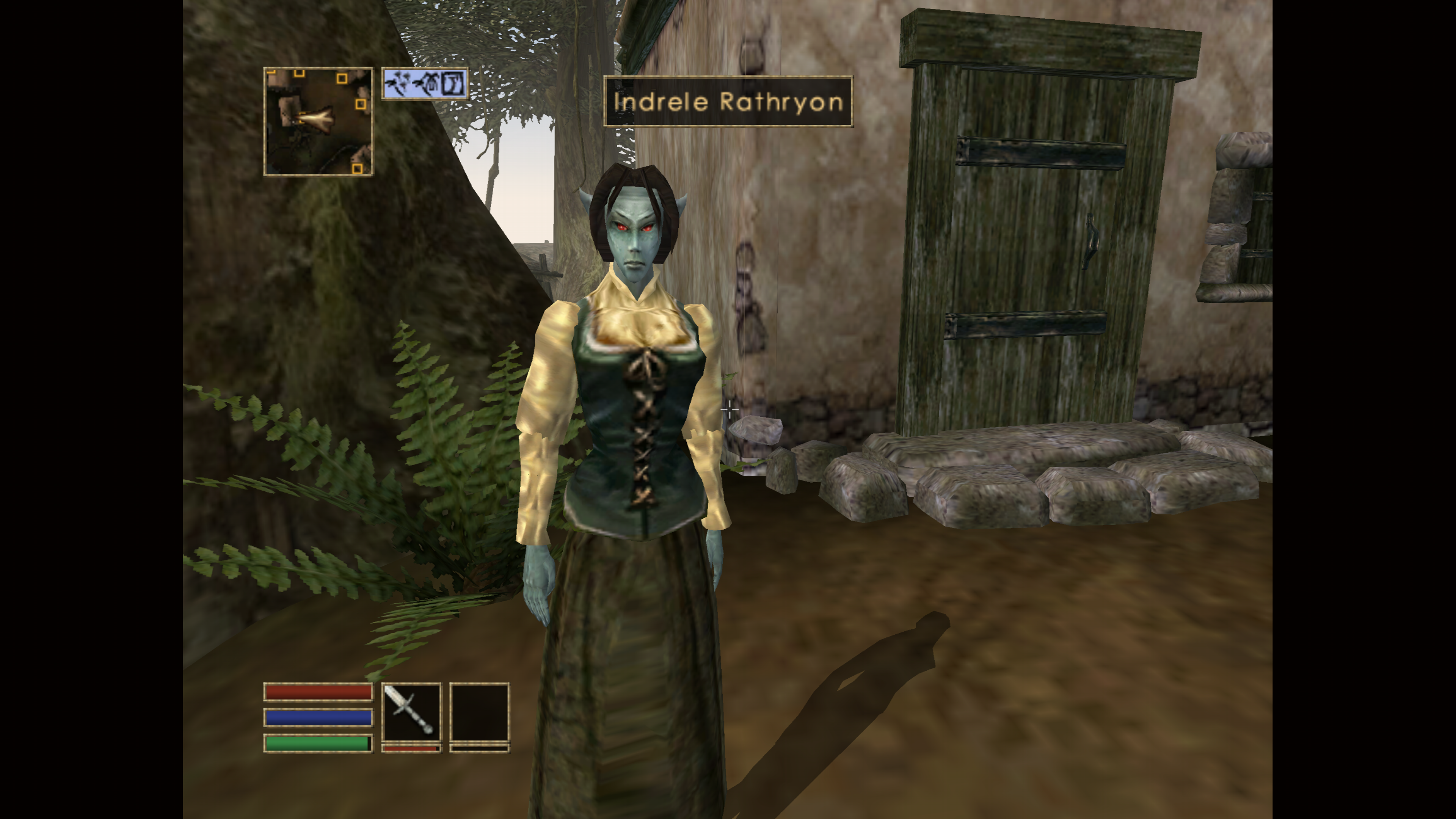Click the first active effect icon with dots
The width and height of the screenshot is (1456, 819).
[397, 84]
